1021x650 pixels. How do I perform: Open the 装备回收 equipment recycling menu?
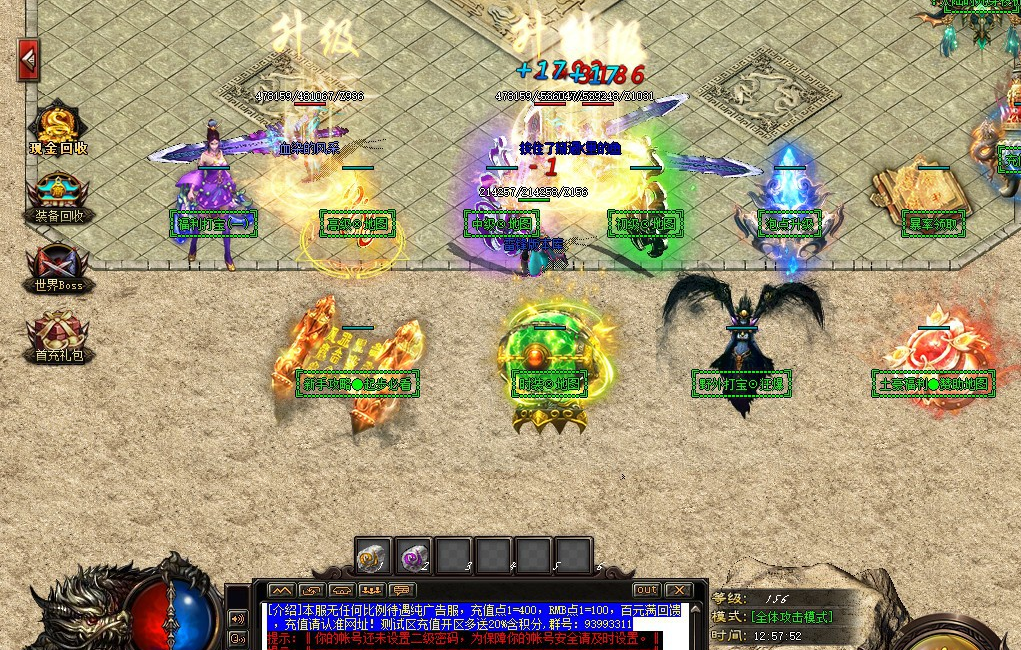pos(59,196)
